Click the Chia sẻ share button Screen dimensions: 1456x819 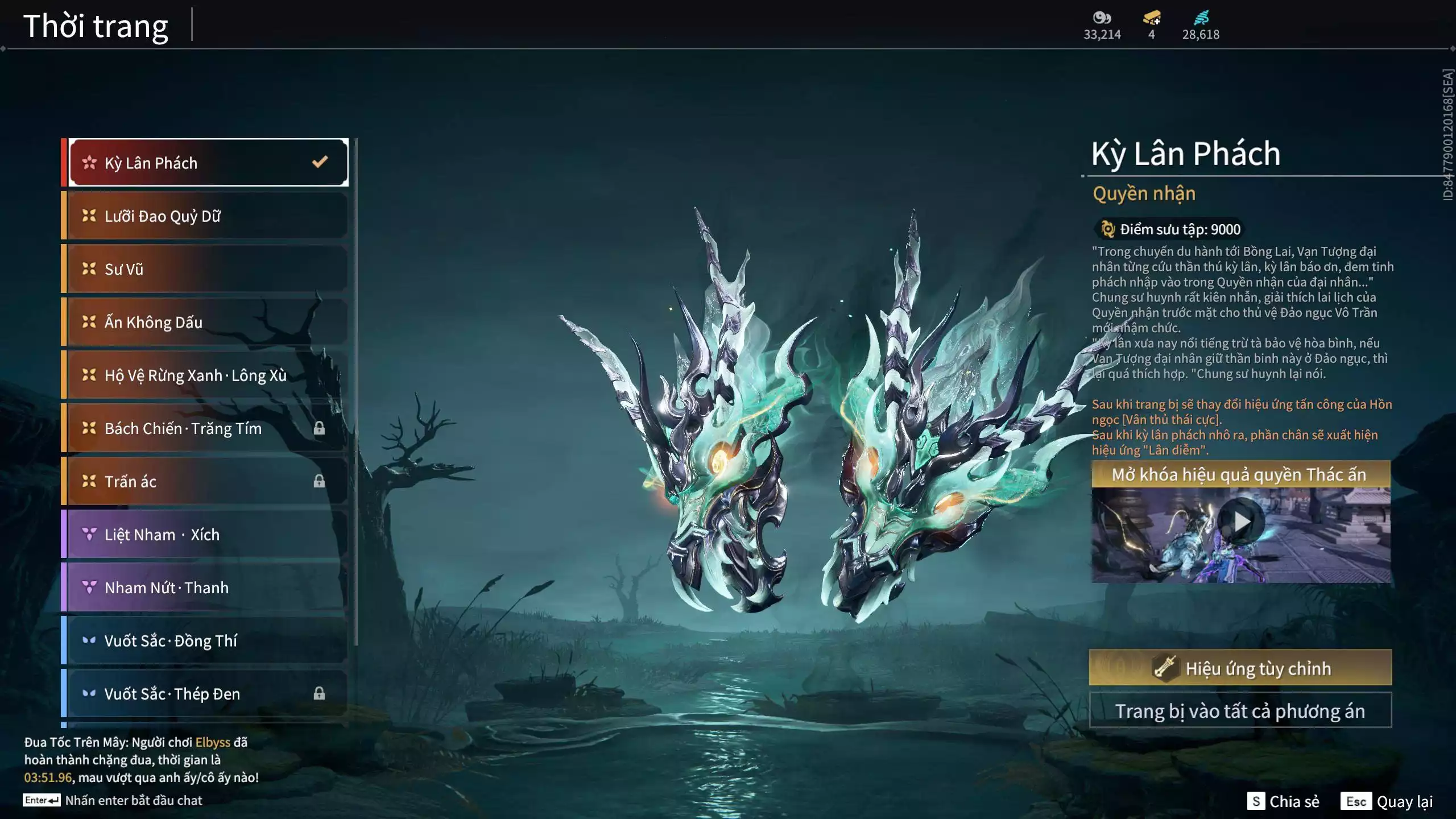(1284, 801)
